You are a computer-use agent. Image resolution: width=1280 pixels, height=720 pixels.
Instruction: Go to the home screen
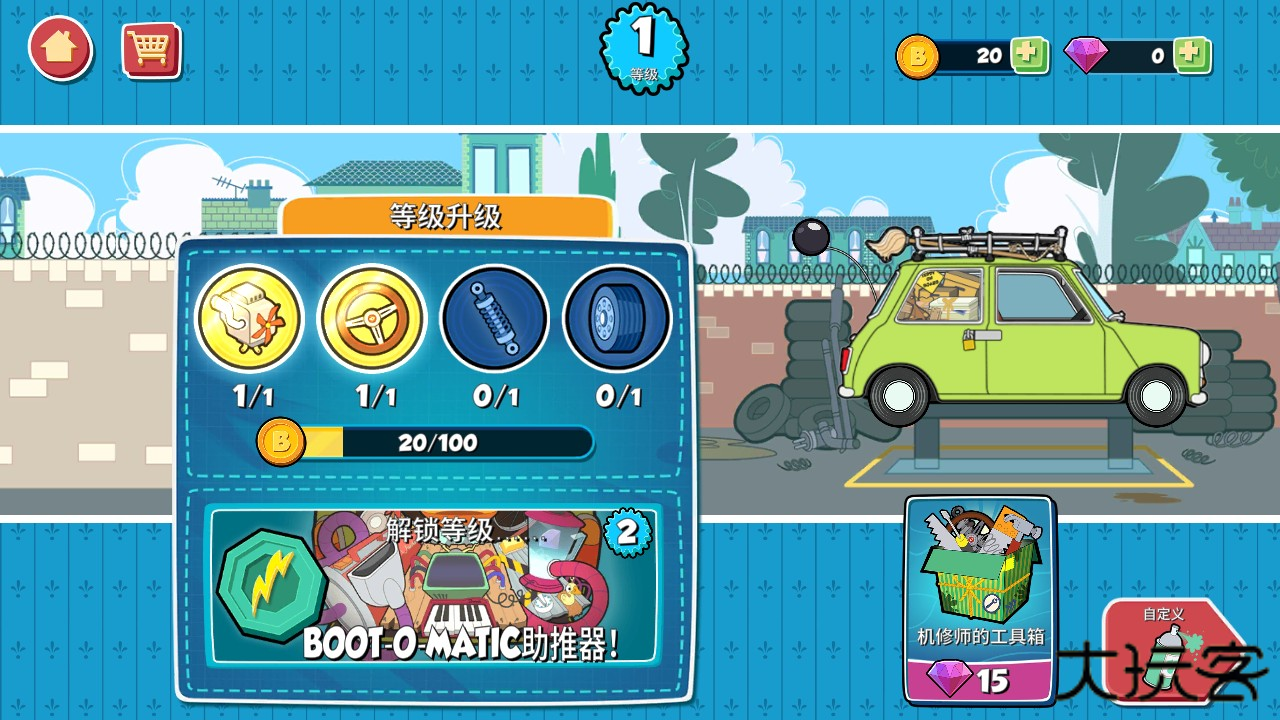pos(60,48)
